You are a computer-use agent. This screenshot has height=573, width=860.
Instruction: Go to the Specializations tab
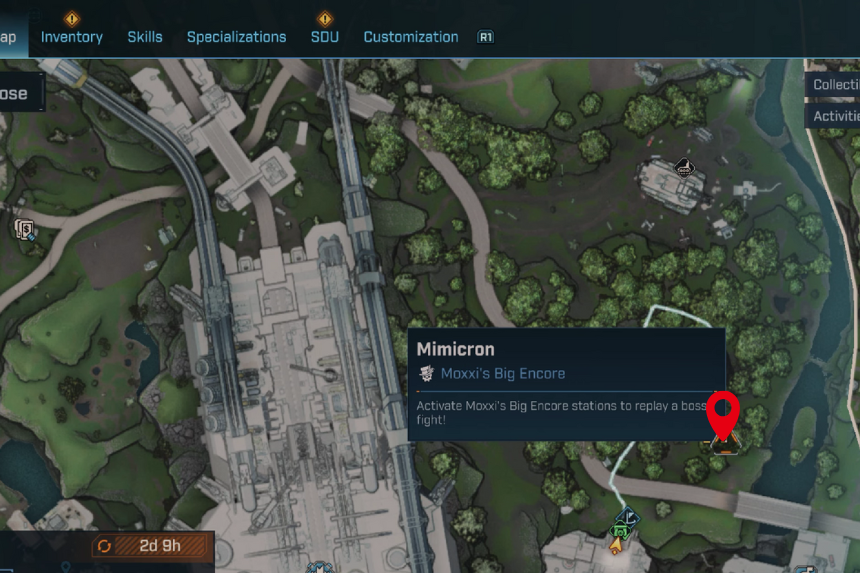coord(236,37)
